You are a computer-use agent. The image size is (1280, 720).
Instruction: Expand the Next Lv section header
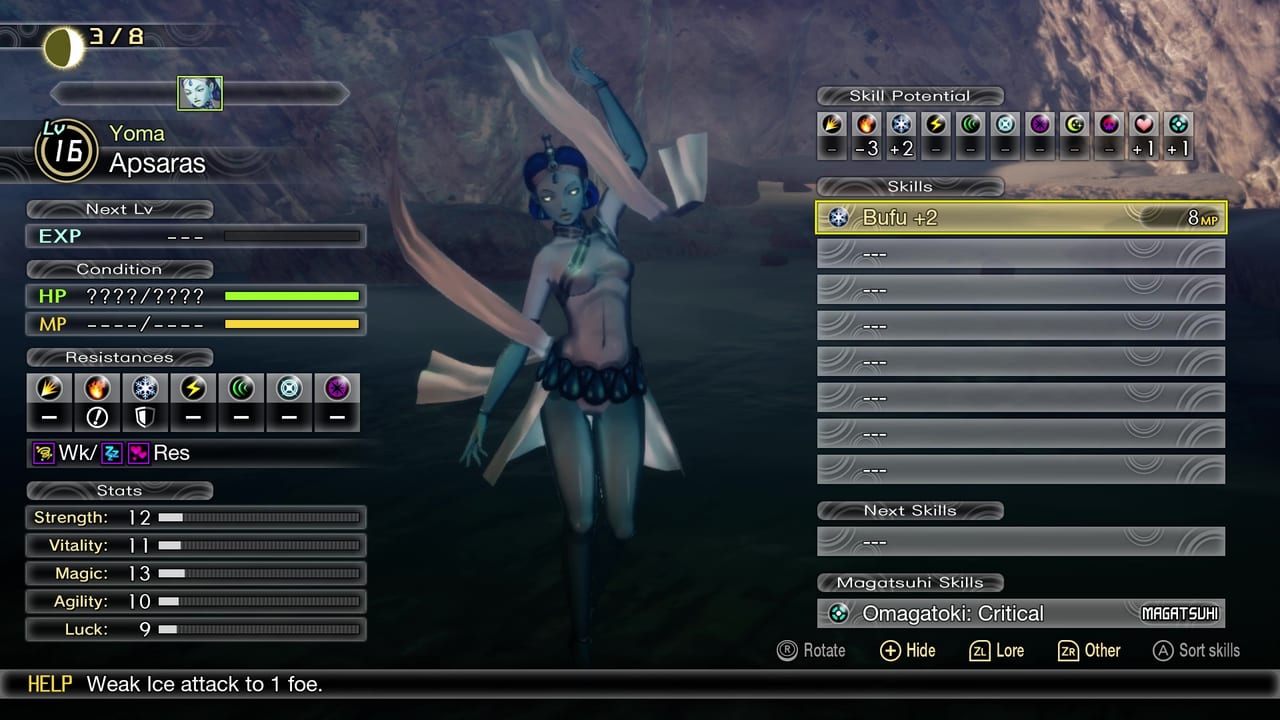pos(120,209)
